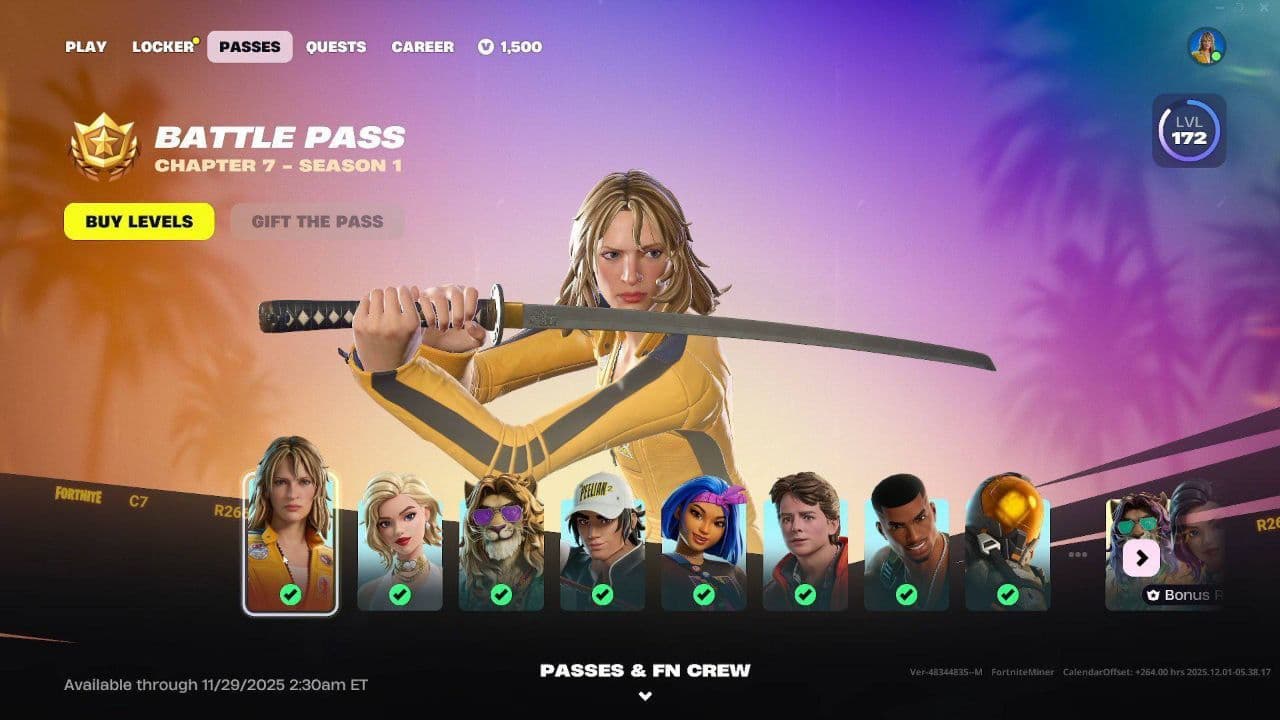Toggle the checkmark on the first character card

click(289, 592)
